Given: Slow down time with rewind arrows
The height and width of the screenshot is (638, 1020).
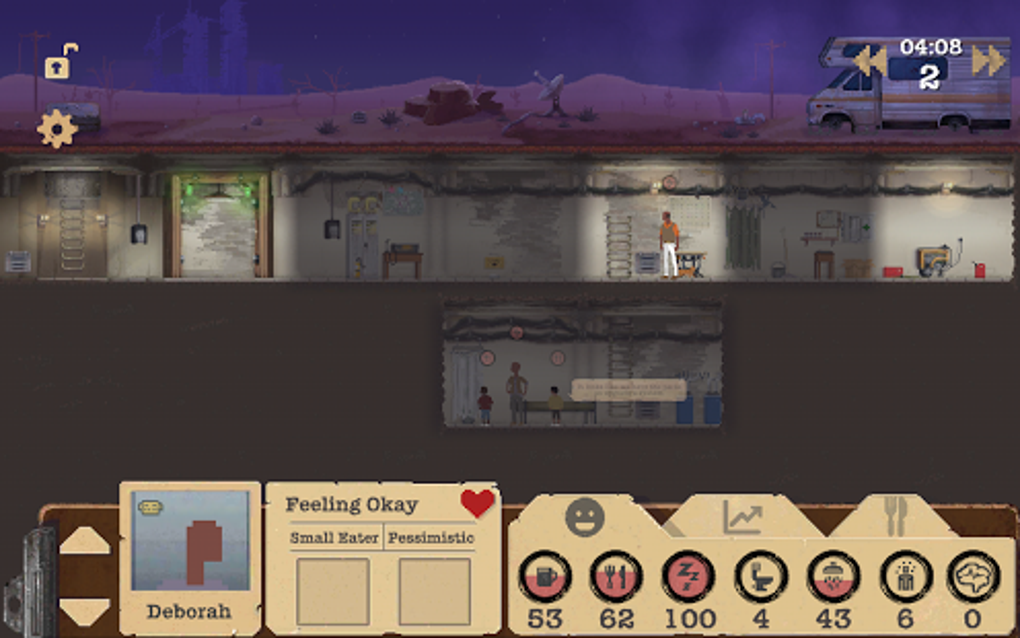Looking at the screenshot, I should pos(869,61).
